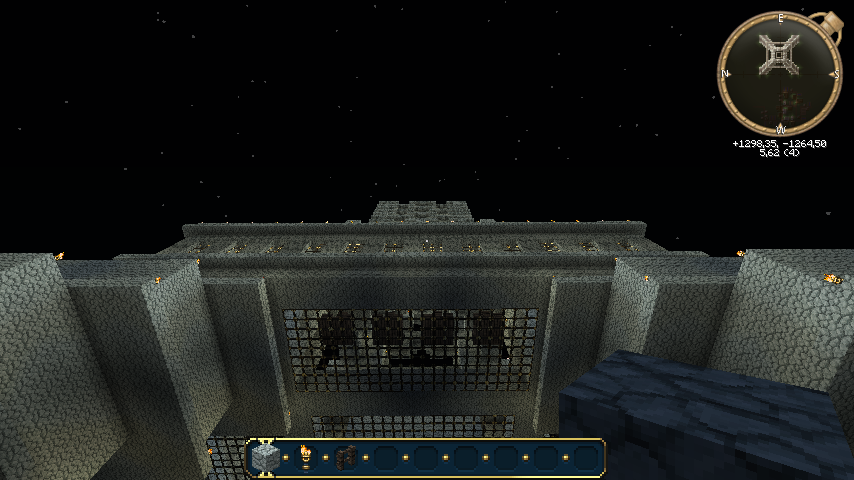Choose the flaming torch hotbar slot
Screen dimensions: 854x480
(x=306, y=458)
